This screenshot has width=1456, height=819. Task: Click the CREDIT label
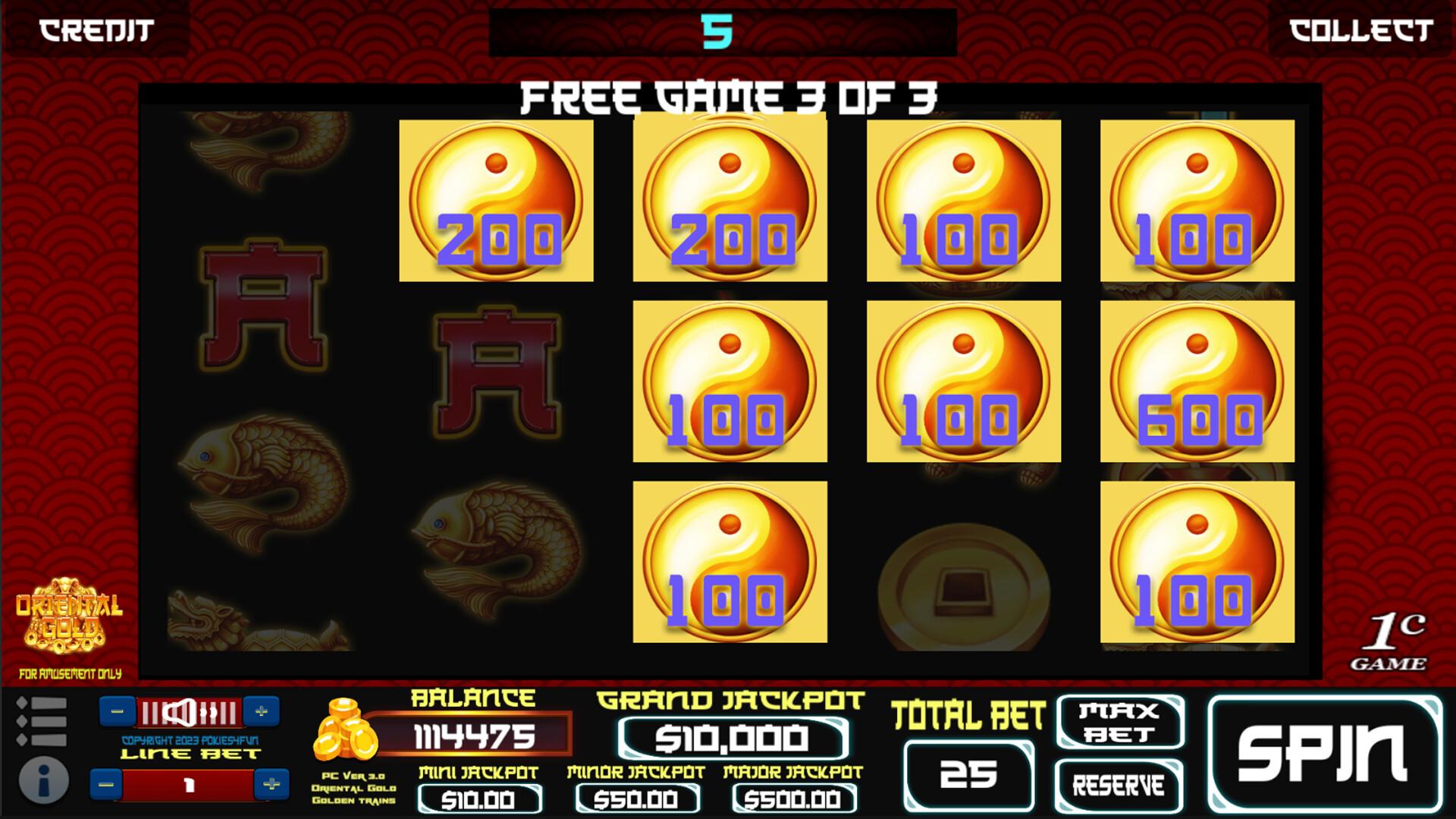(x=94, y=30)
